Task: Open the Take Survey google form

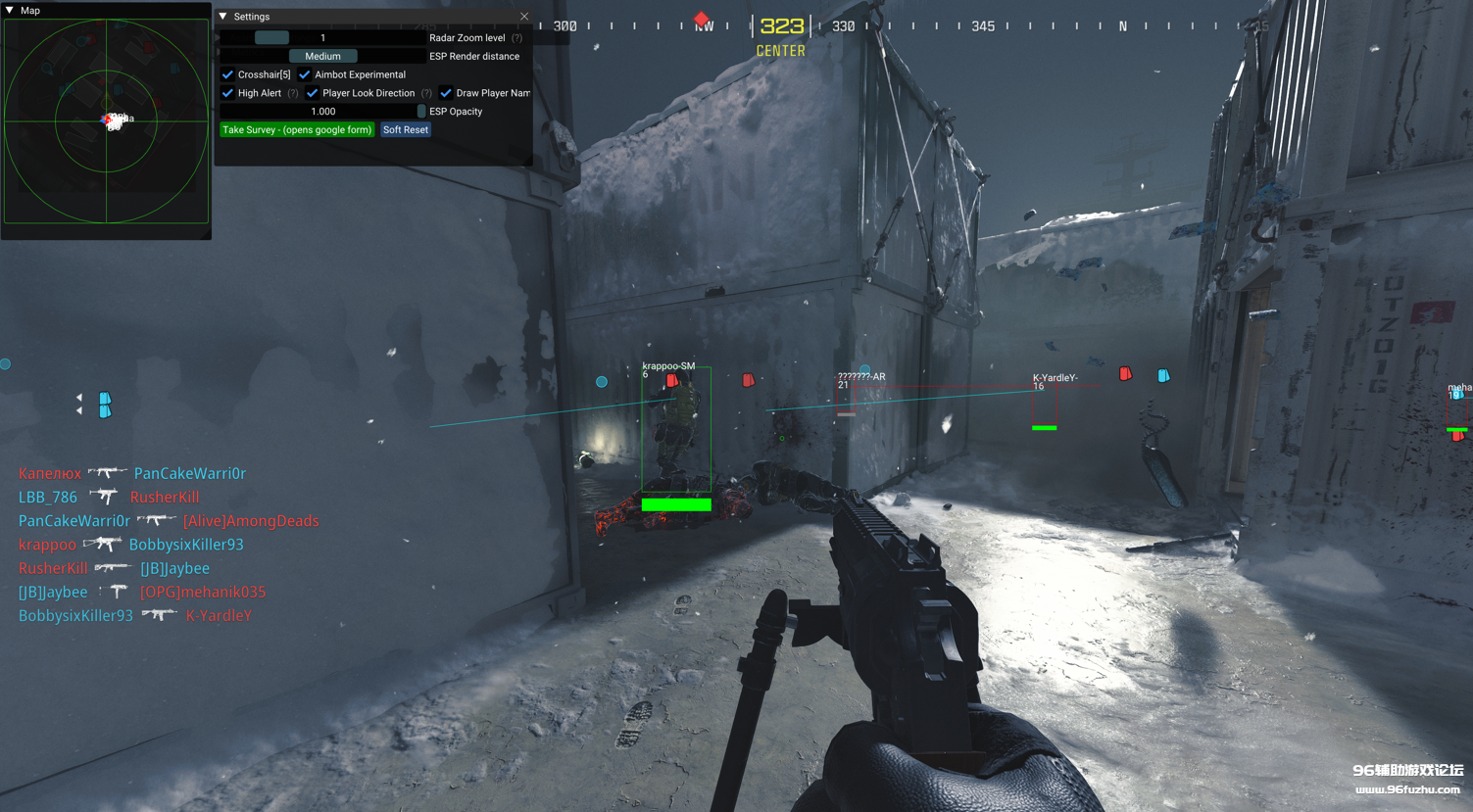Action: [297, 130]
